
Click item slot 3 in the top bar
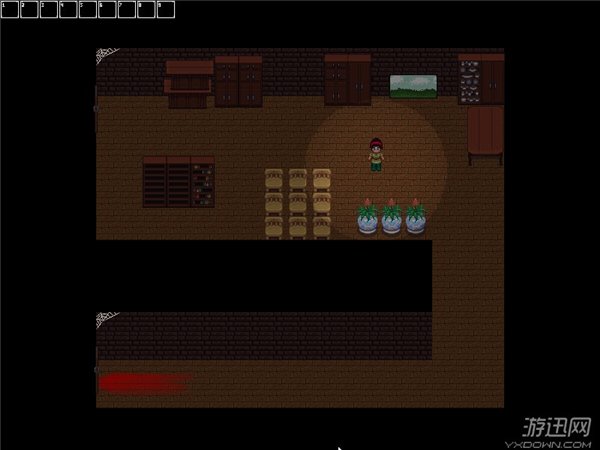pyautogui.click(x=49, y=9)
